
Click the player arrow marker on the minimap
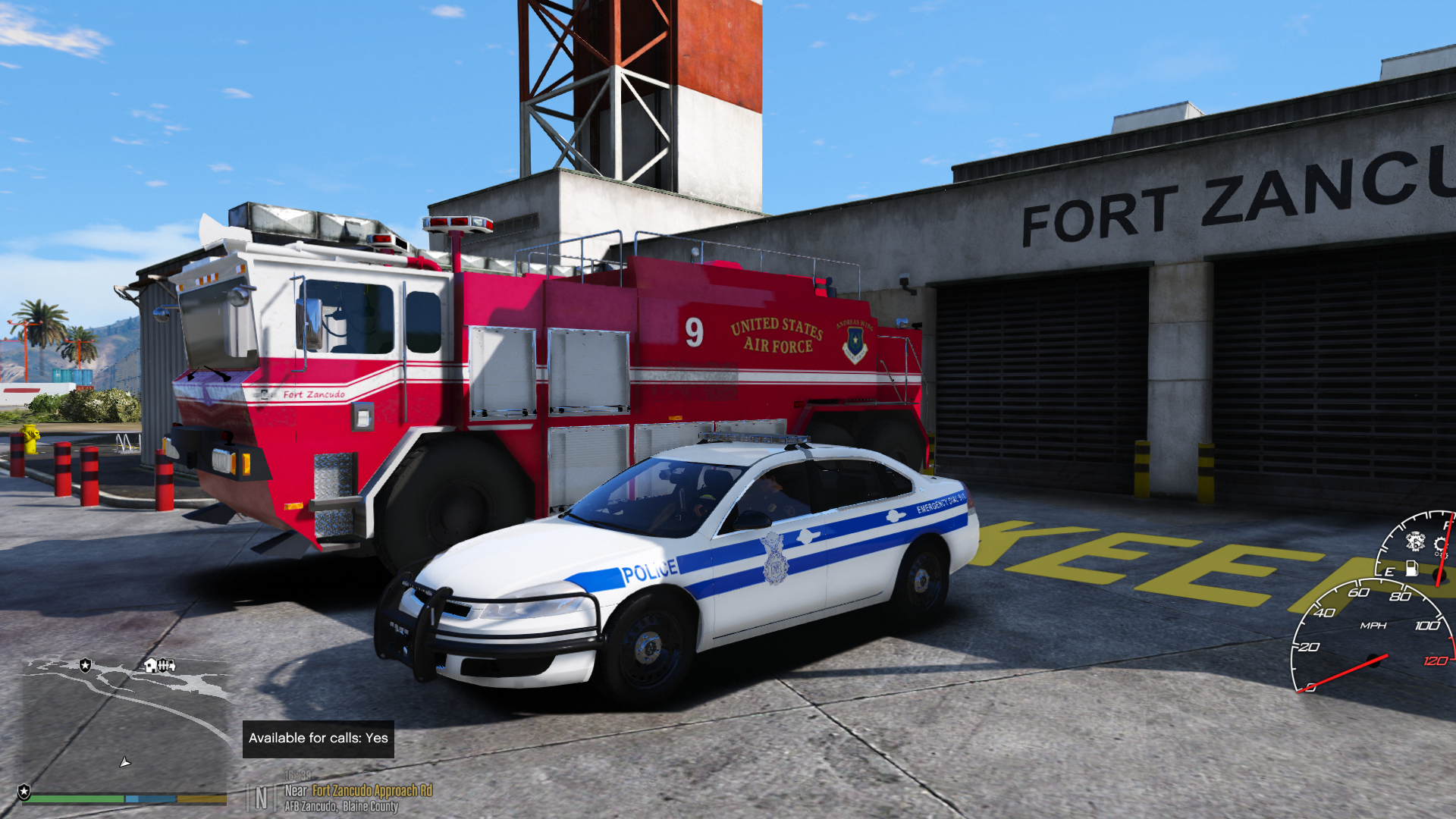point(125,761)
